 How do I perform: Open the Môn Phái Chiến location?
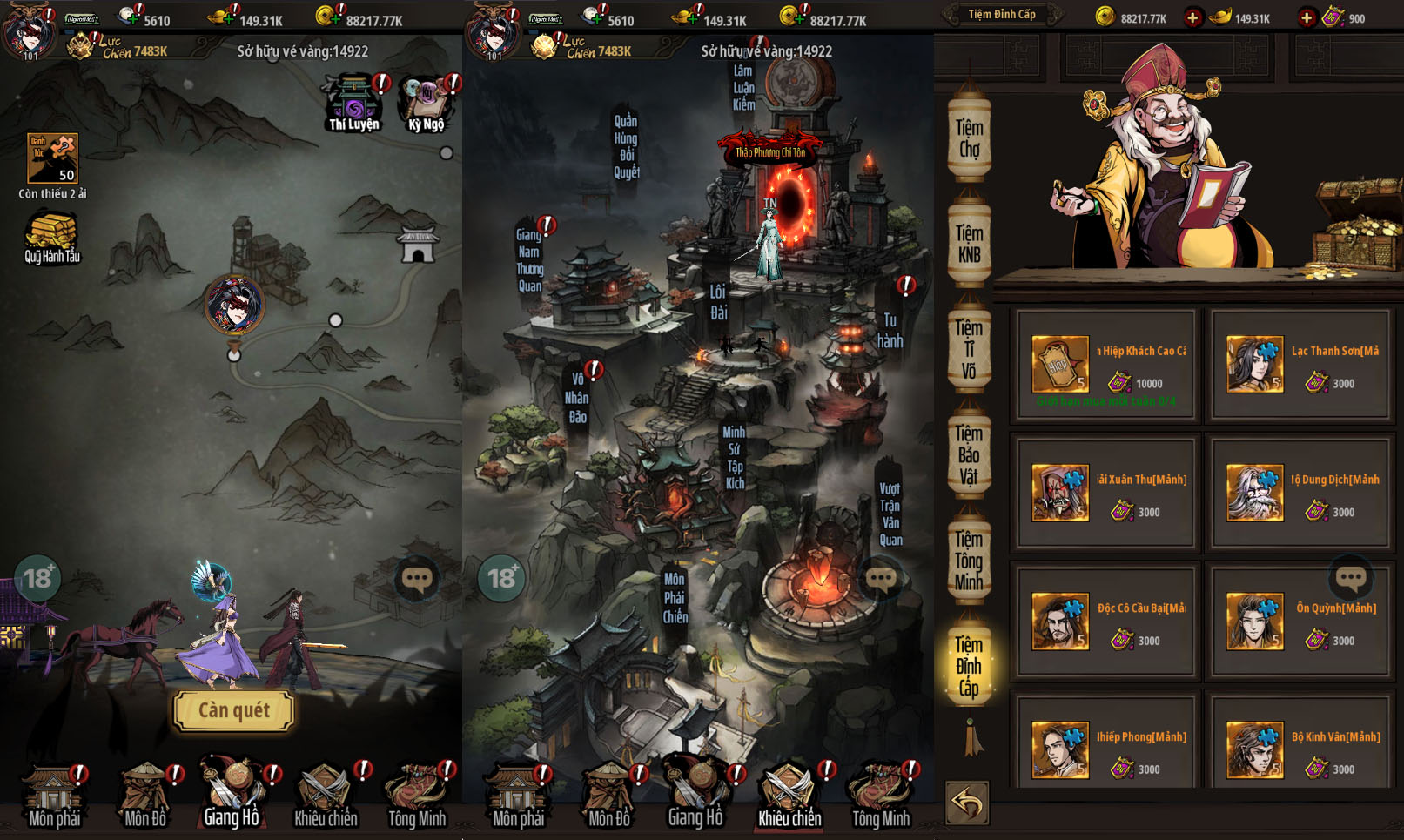(x=675, y=598)
